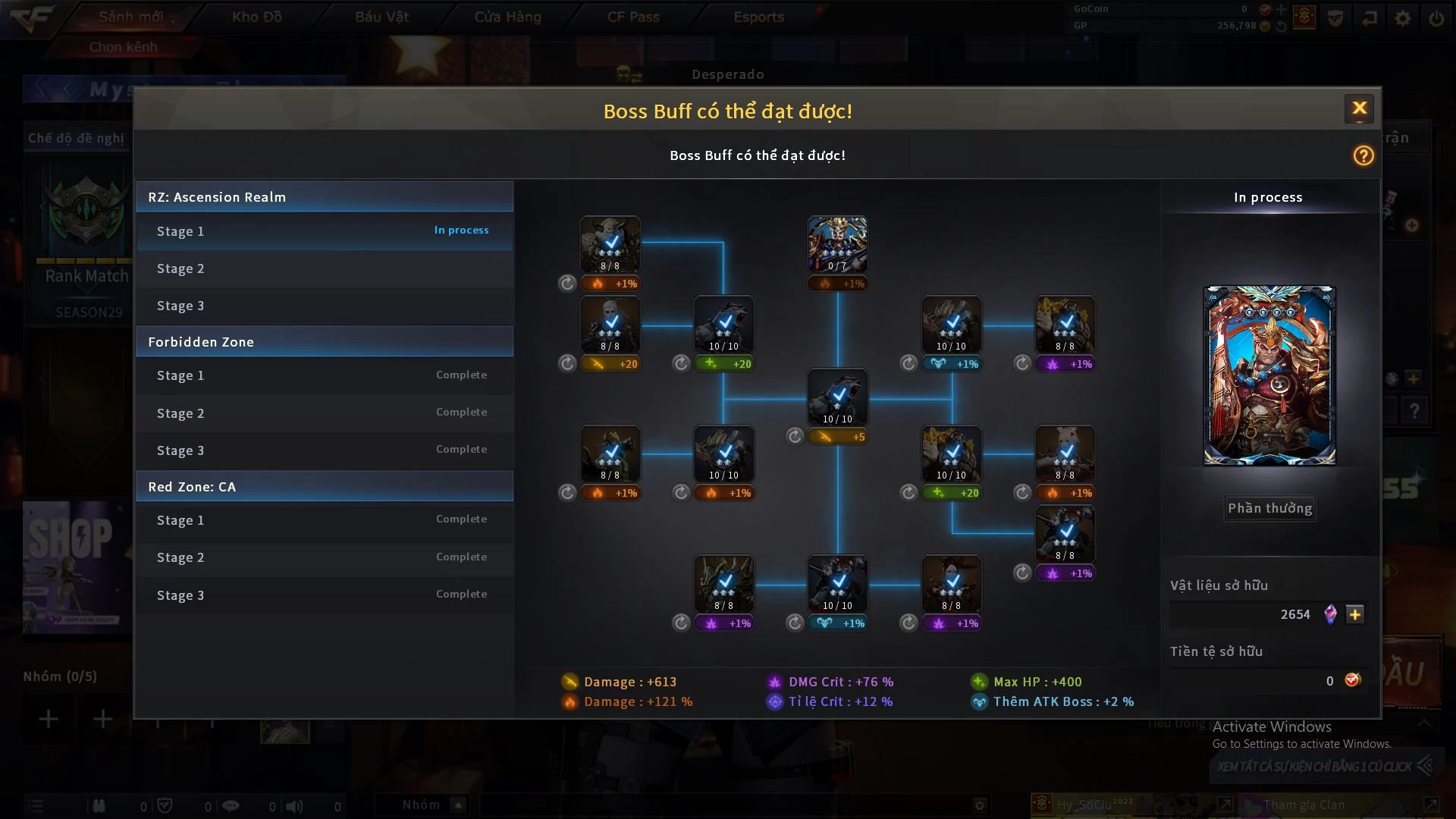This screenshot has width=1456, height=819.
Task: Click the Red Zone: CA section header
Action: pos(324,487)
